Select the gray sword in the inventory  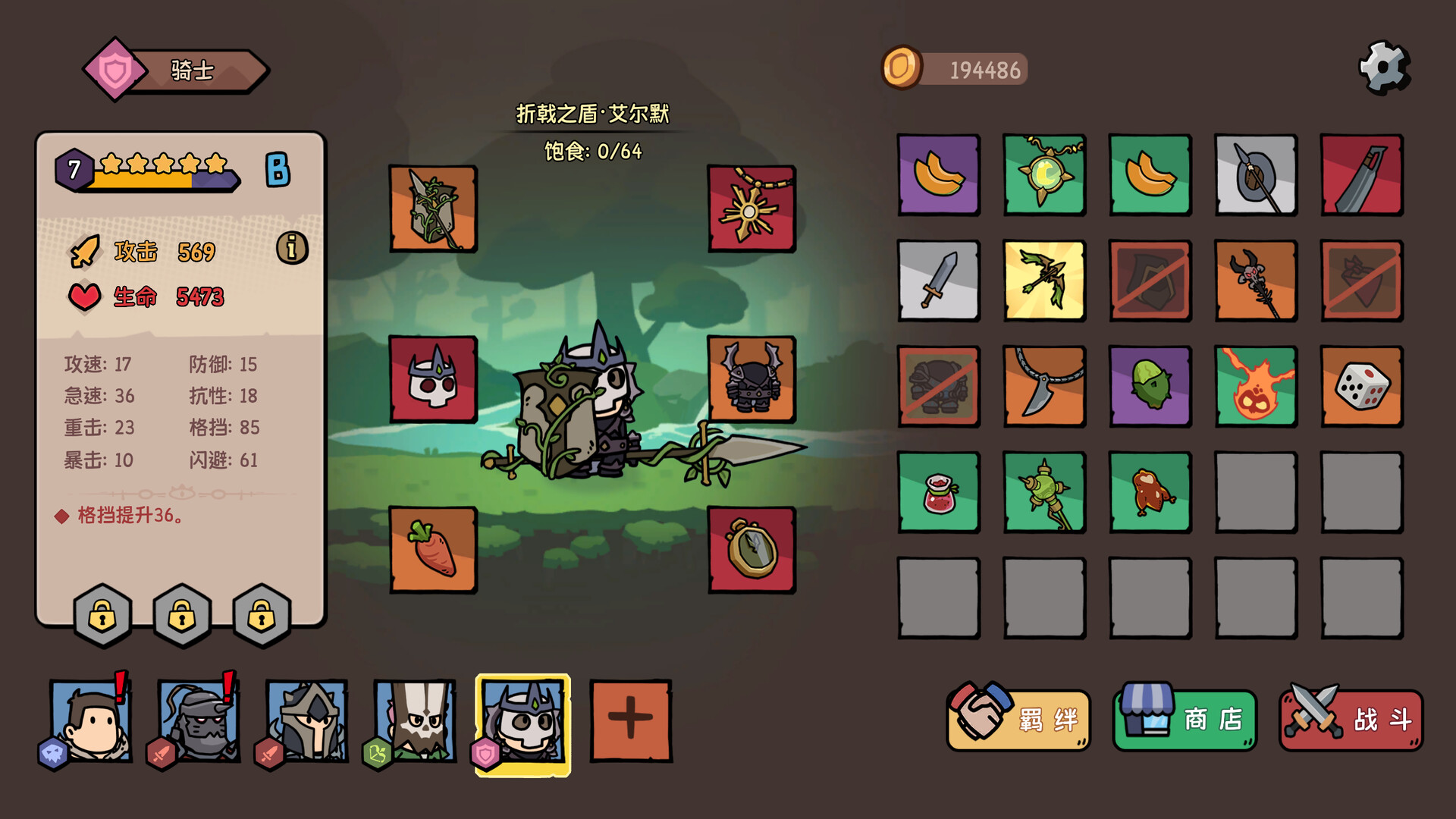tap(938, 281)
